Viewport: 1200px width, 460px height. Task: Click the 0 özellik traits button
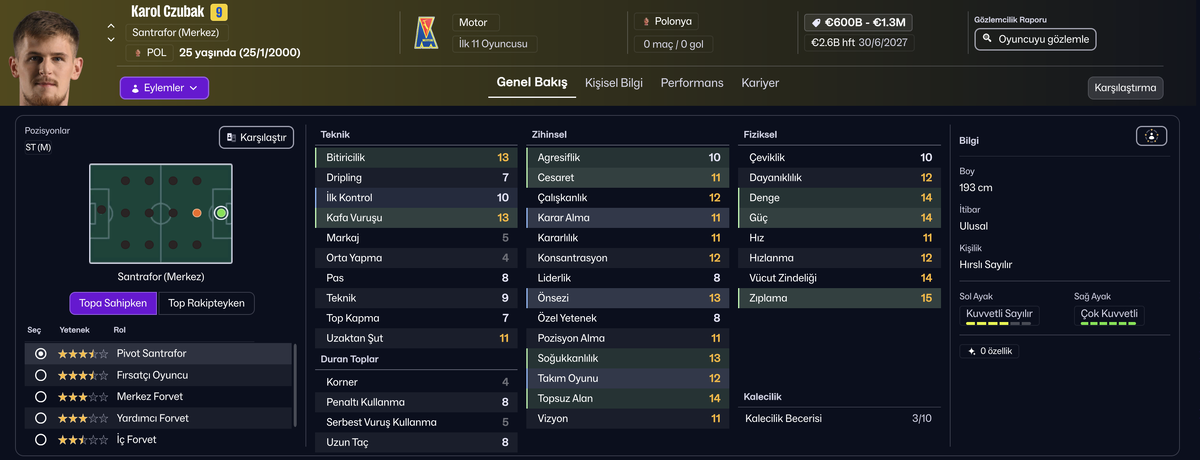tap(989, 351)
